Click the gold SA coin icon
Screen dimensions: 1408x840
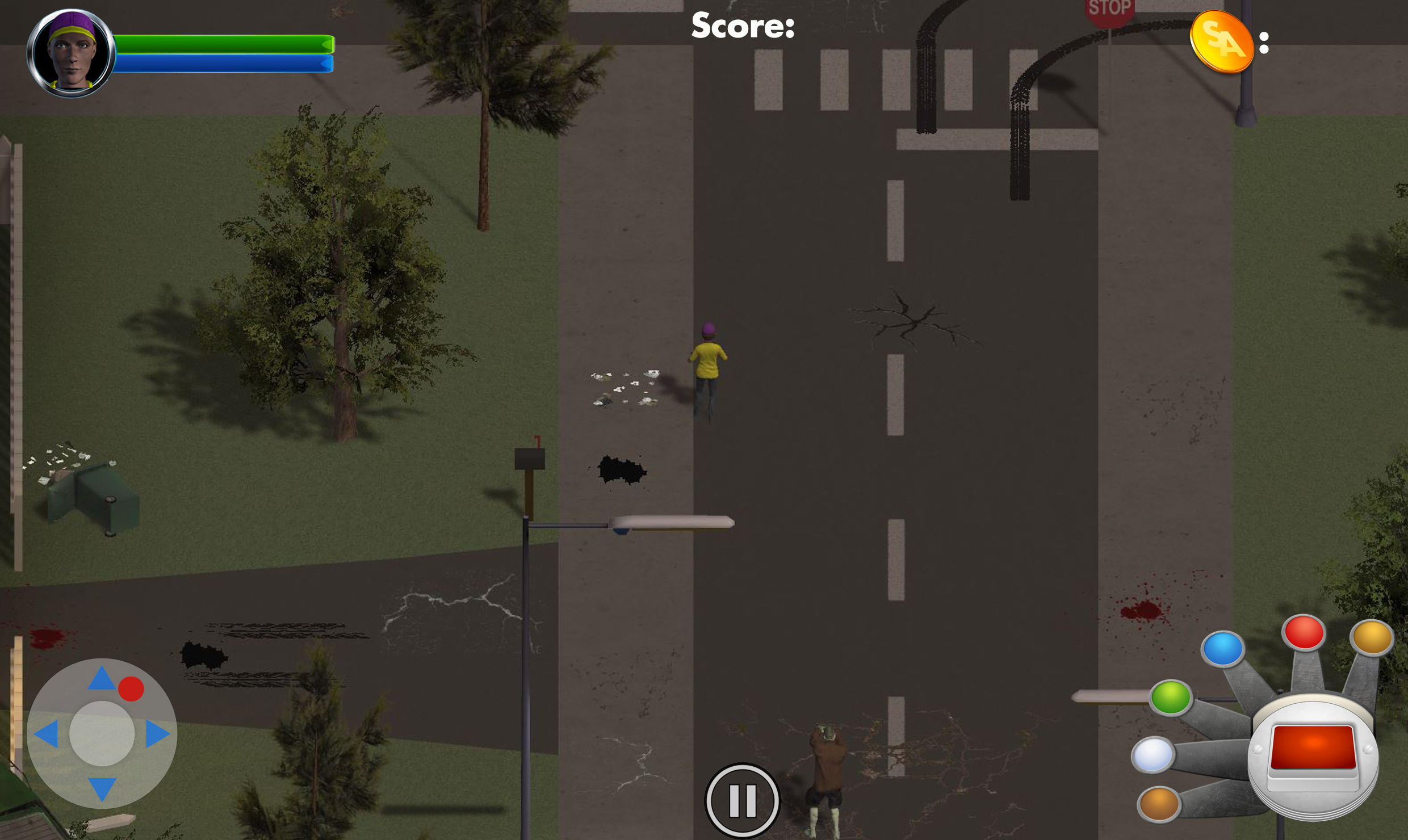pyautogui.click(x=1221, y=43)
